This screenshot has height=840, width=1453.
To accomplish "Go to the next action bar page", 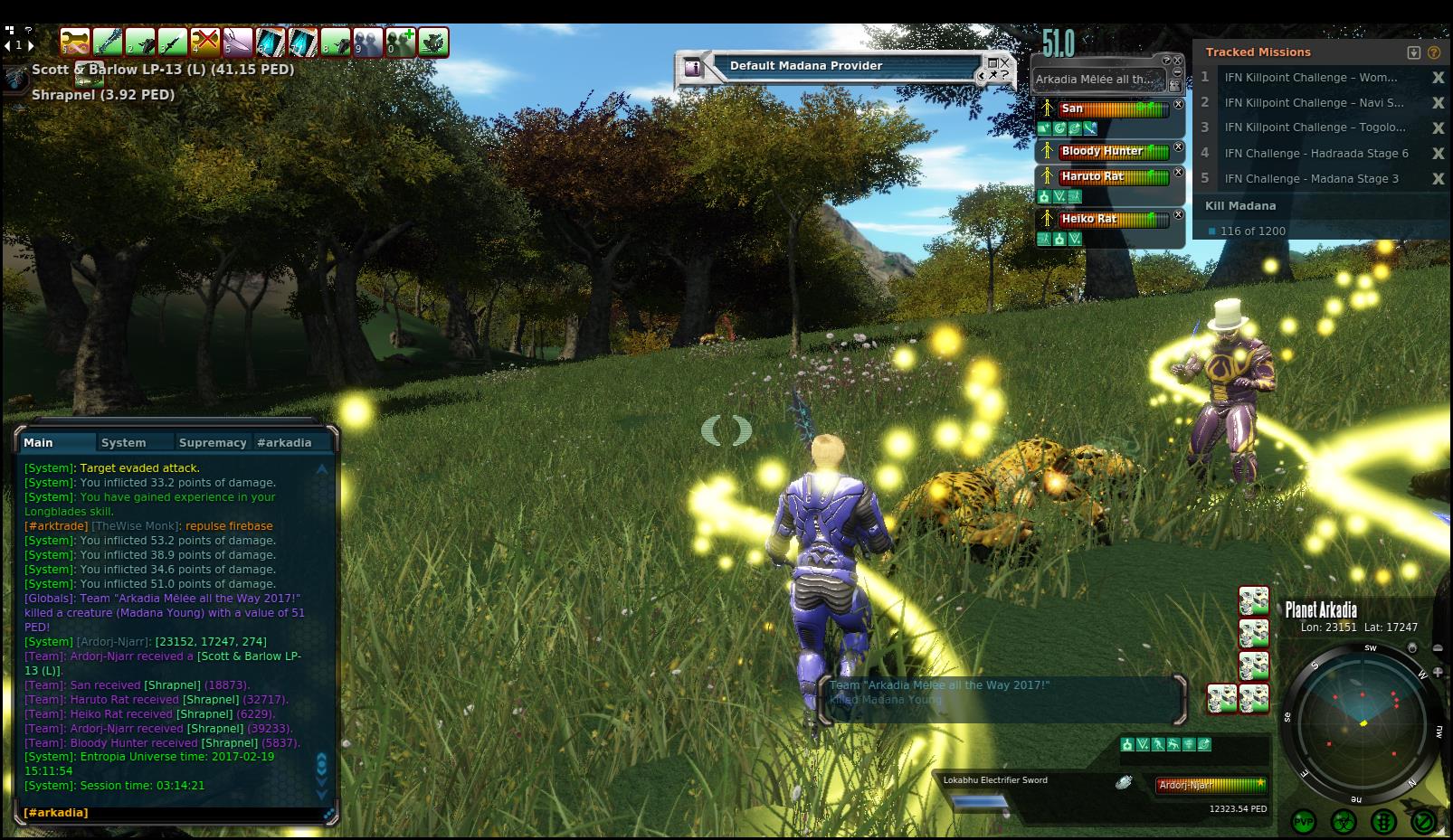I will click(32, 45).
